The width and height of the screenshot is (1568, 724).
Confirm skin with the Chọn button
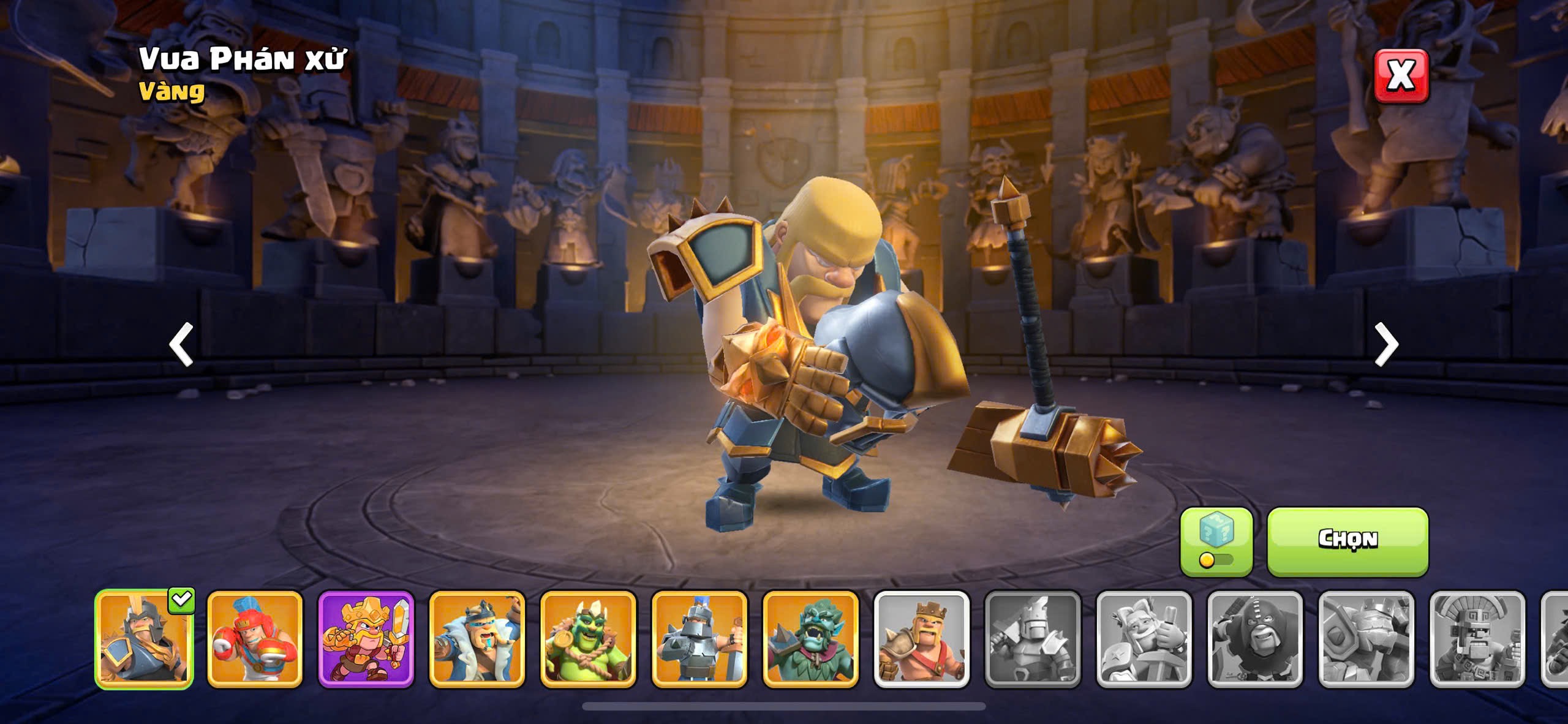tap(1347, 541)
